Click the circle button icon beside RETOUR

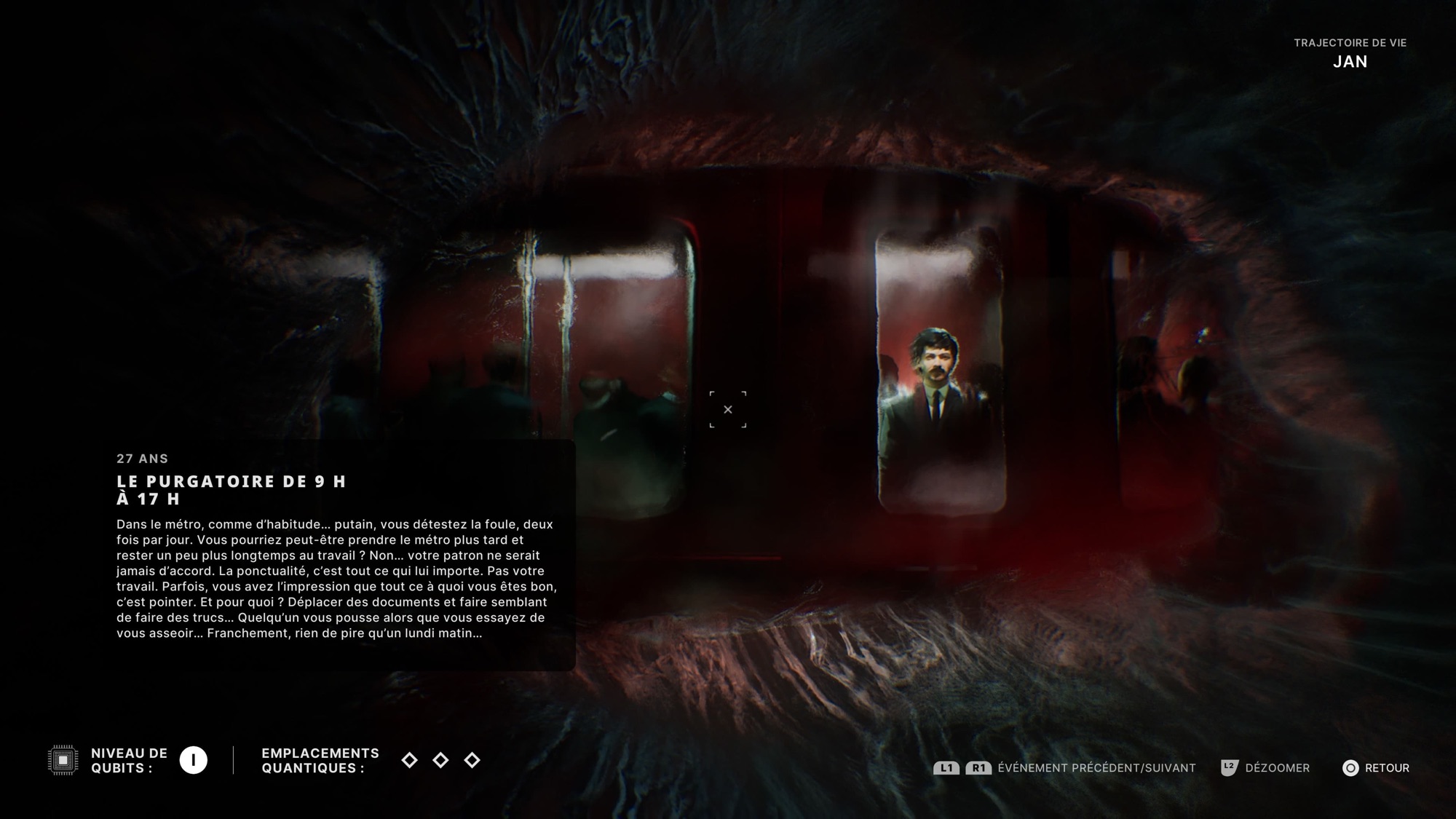1350,768
